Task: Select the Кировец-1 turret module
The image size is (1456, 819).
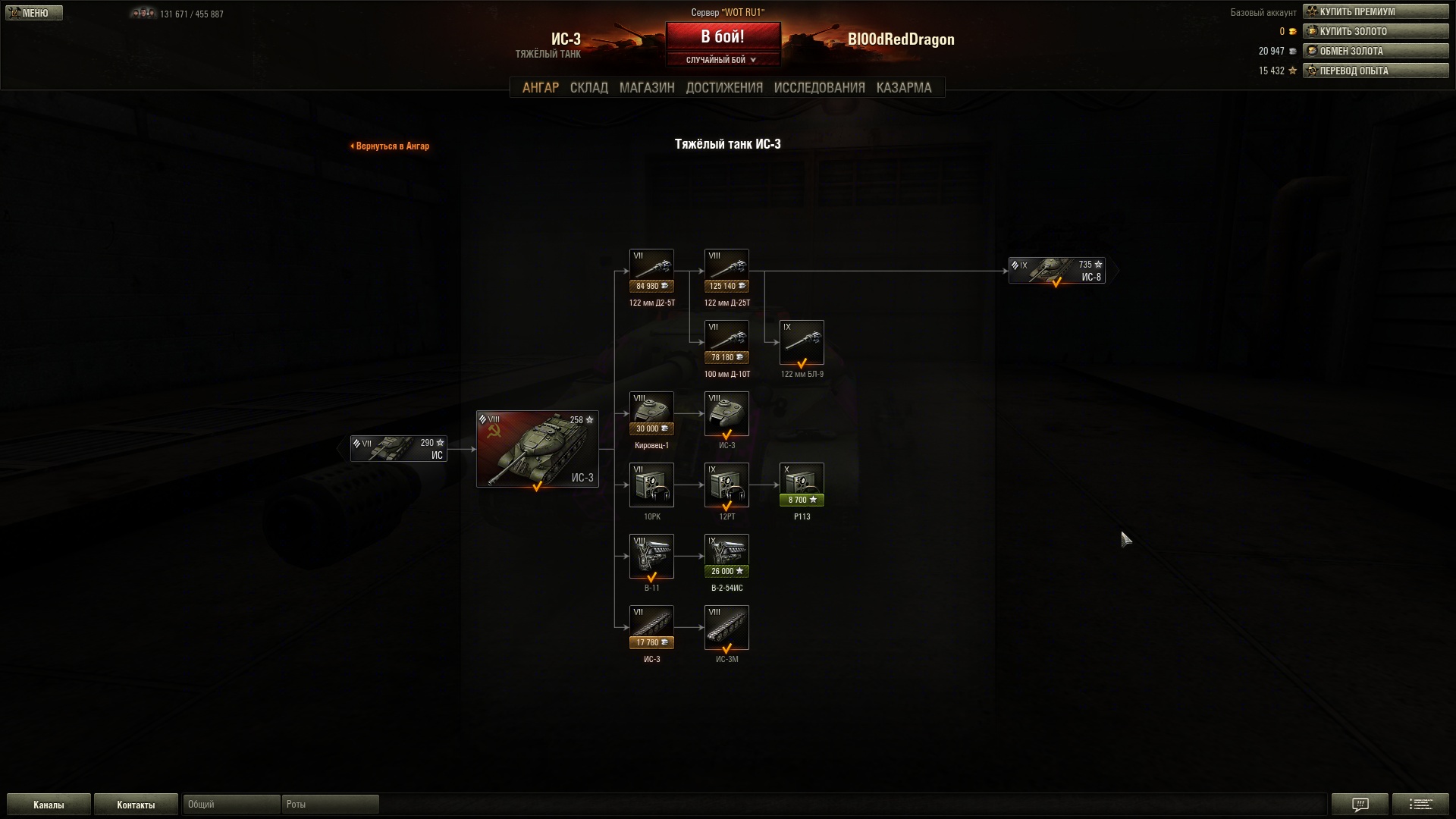Action: 651,414
